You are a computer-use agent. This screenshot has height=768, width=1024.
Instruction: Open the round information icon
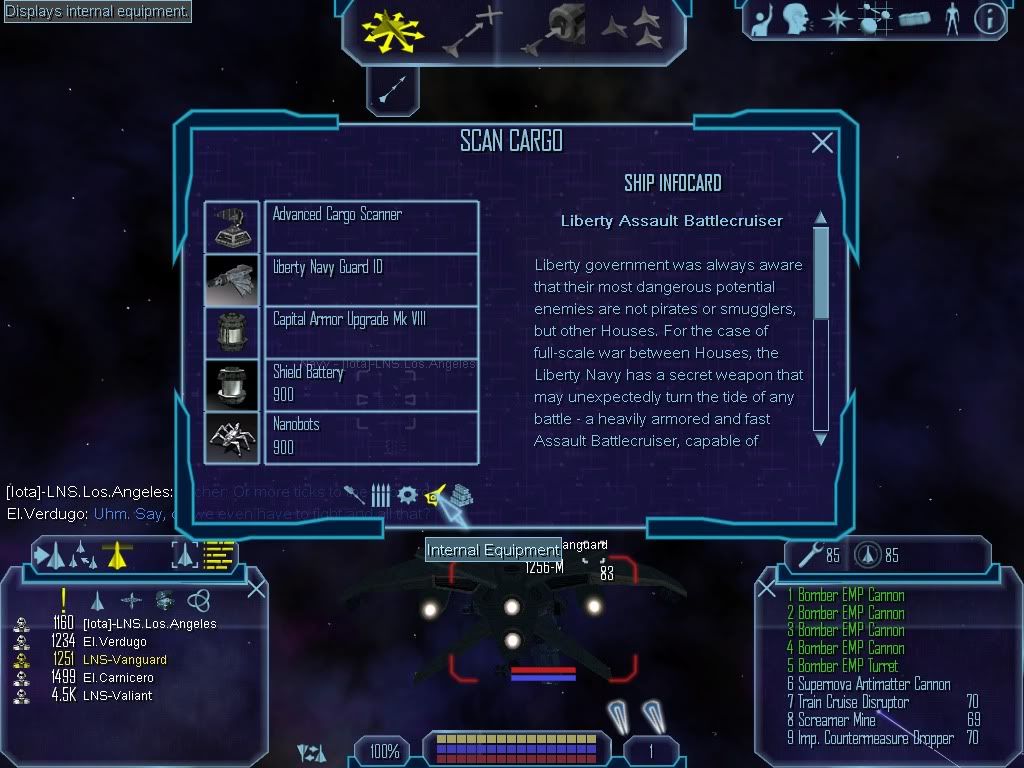click(x=988, y=19)
